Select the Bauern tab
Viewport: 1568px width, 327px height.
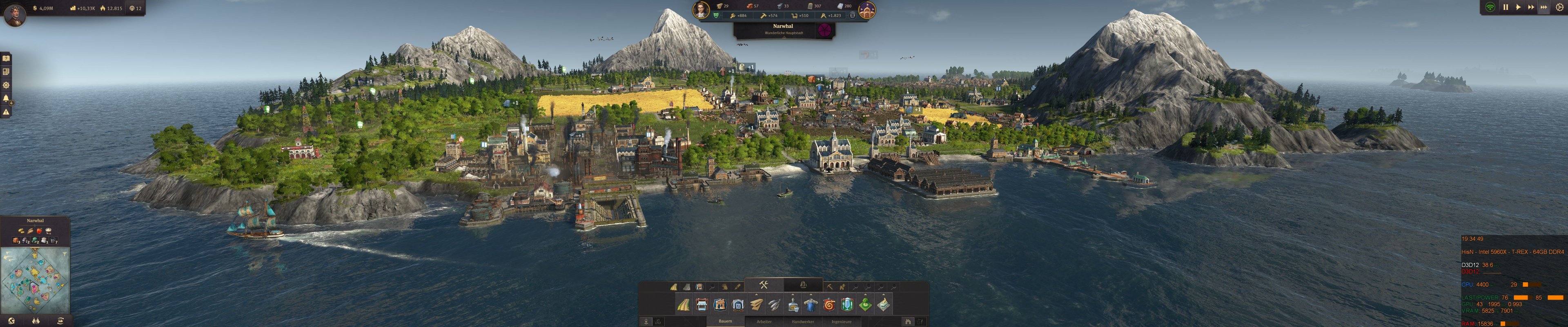pos(725,322)
